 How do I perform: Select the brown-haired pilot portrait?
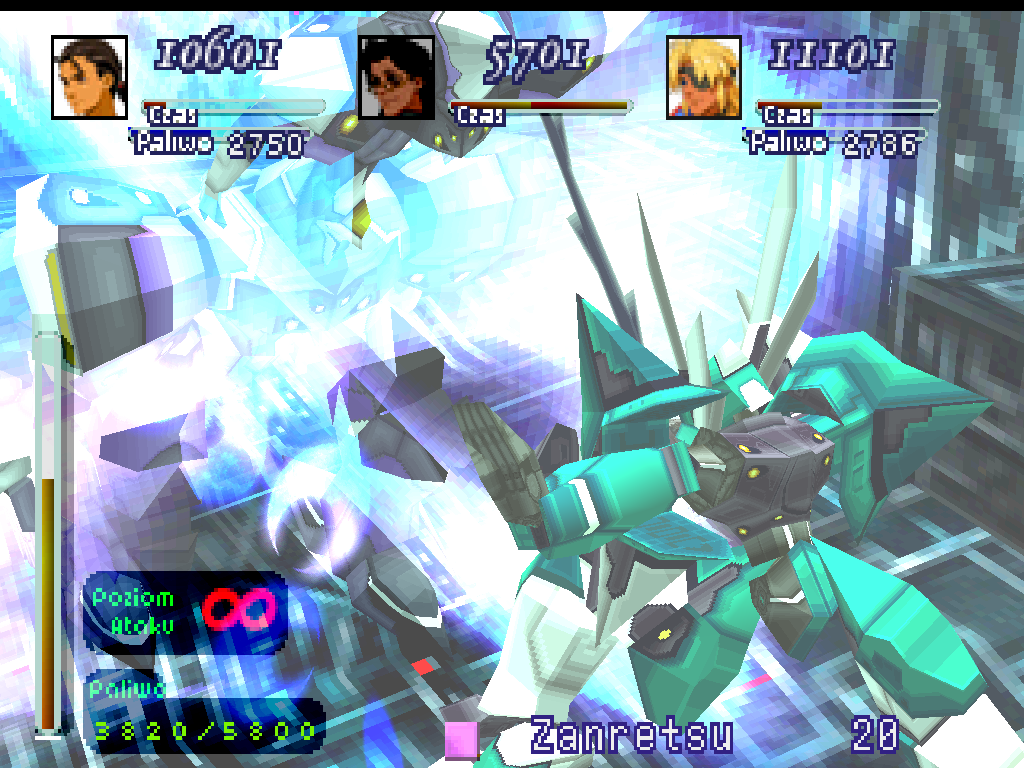coord(90,78)
